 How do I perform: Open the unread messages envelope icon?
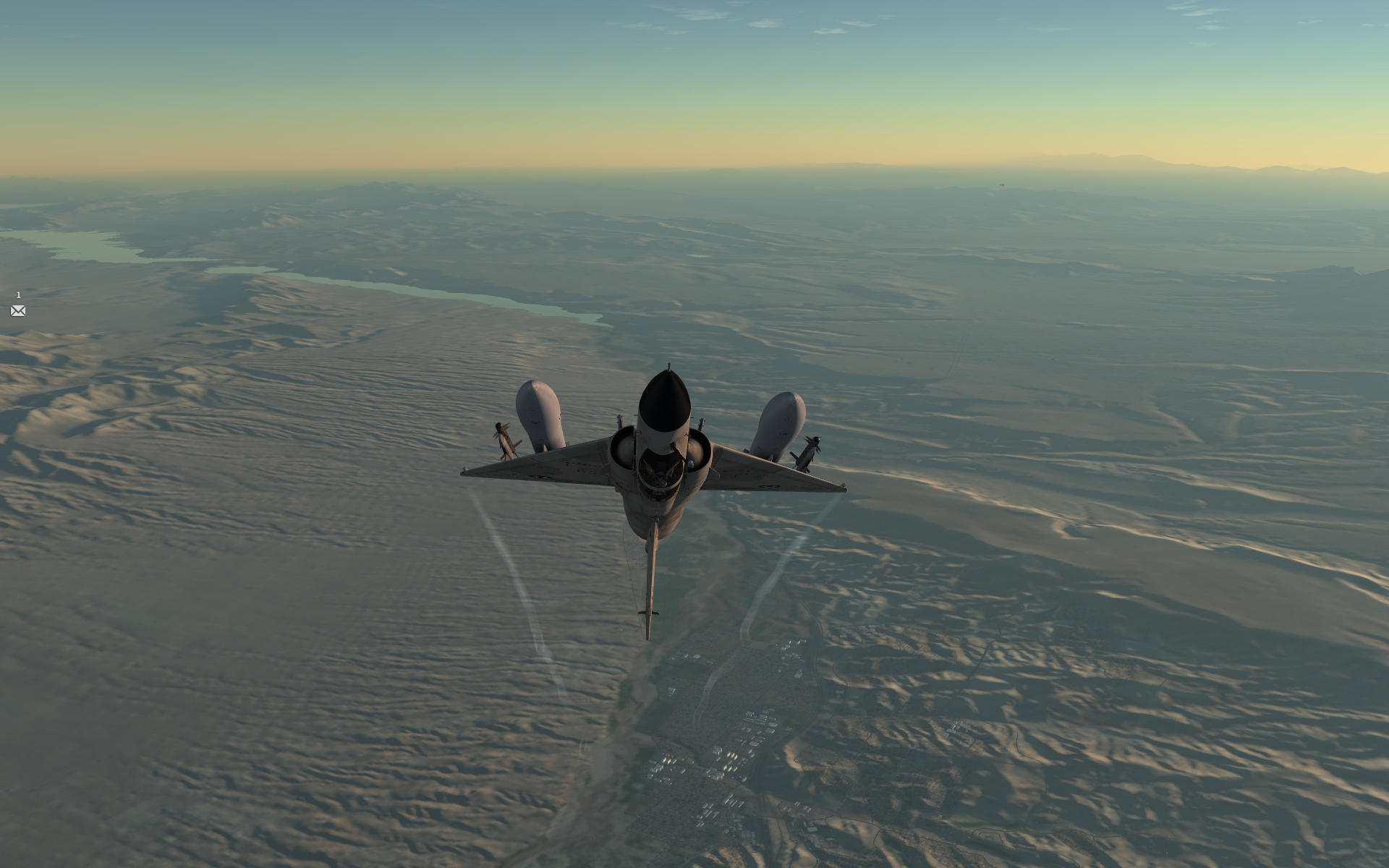click(18, 311)
